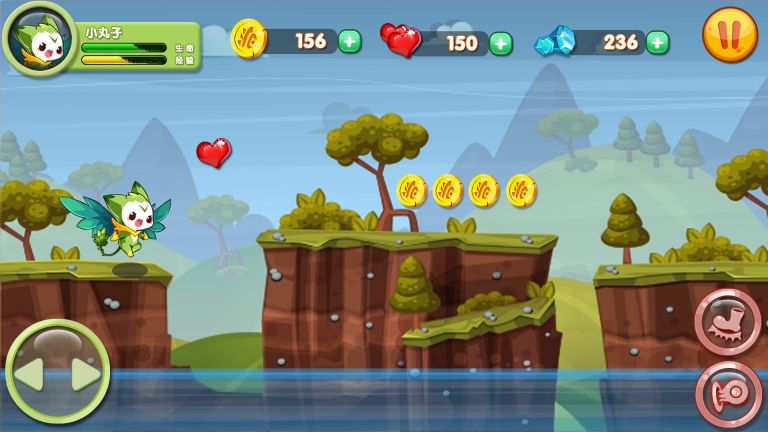Move left using the left arrow pad
768x432 pixels.
pos(28,376)
